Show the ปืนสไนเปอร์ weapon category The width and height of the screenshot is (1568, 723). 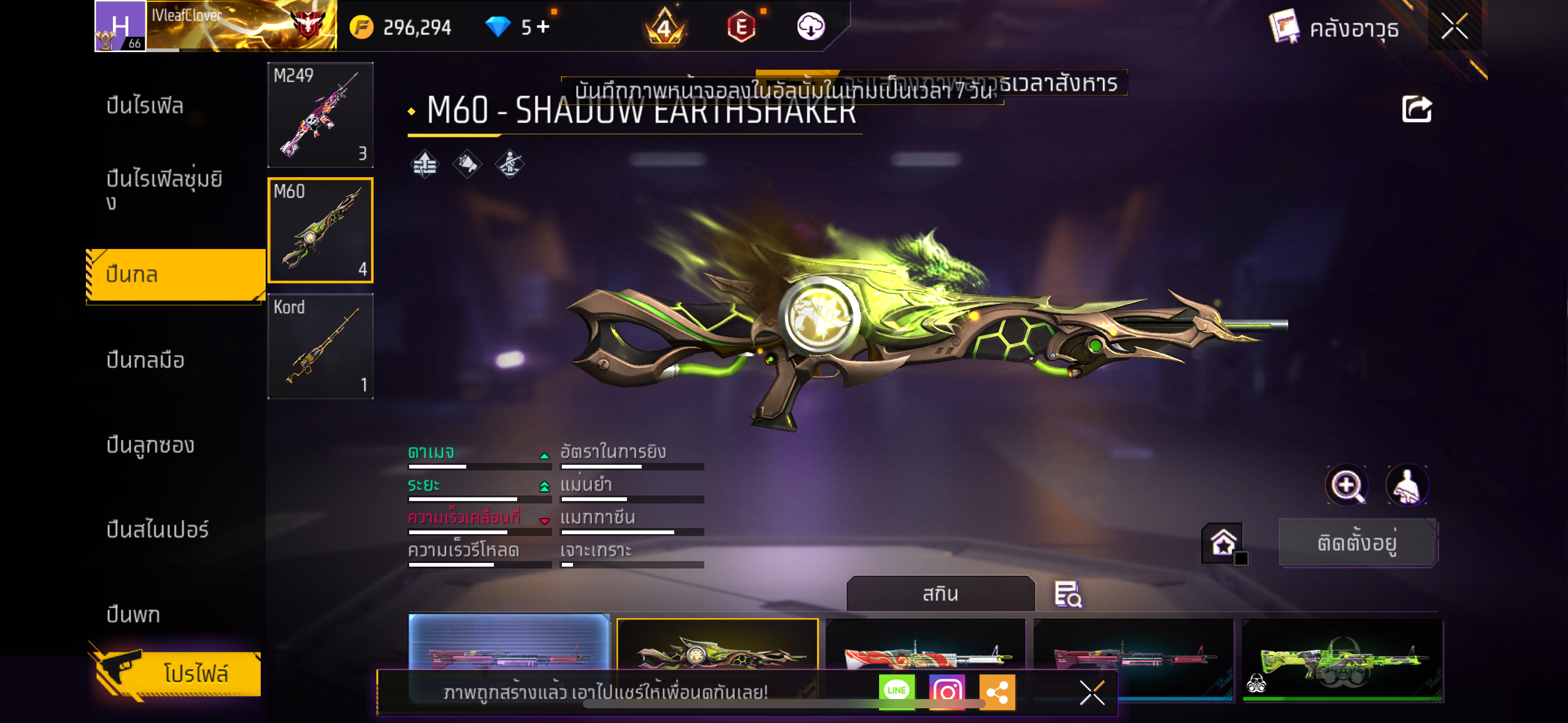tap(158, 529)
